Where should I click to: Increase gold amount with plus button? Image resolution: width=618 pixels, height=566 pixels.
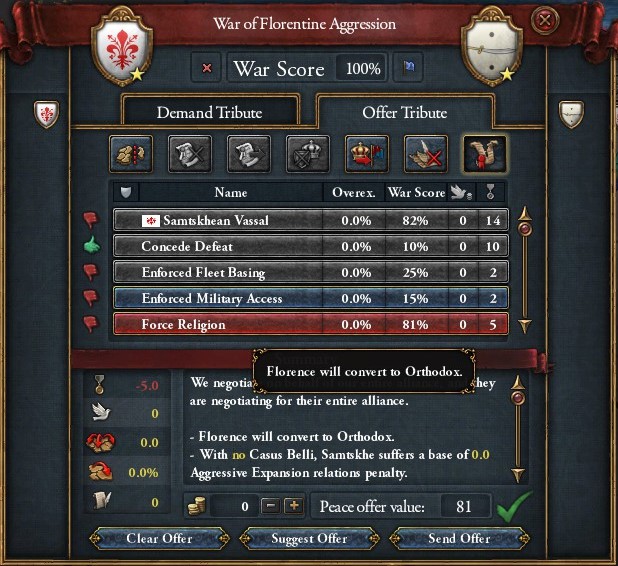click(294, 506)
